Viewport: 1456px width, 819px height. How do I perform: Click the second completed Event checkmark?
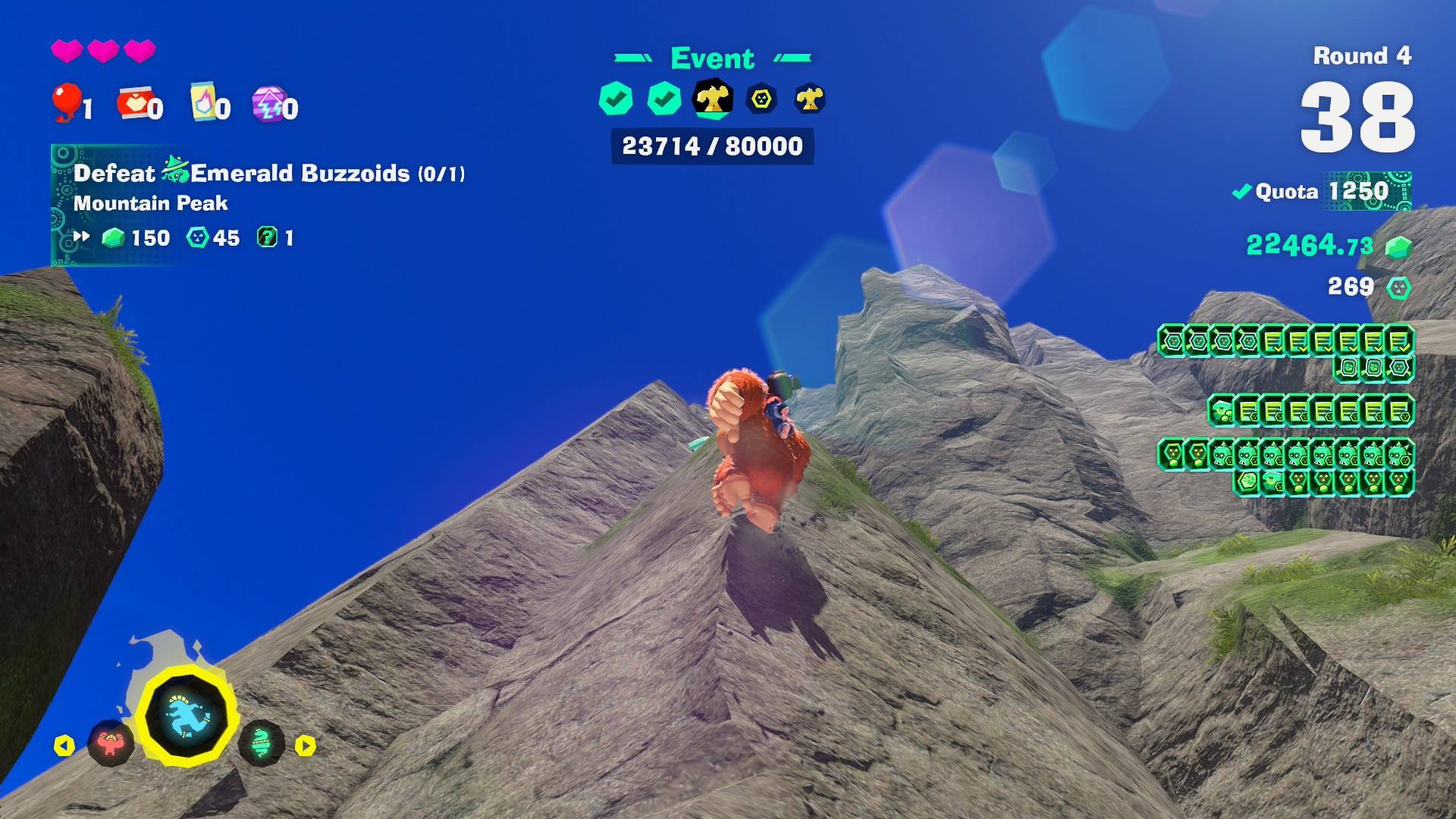(663, 99)
